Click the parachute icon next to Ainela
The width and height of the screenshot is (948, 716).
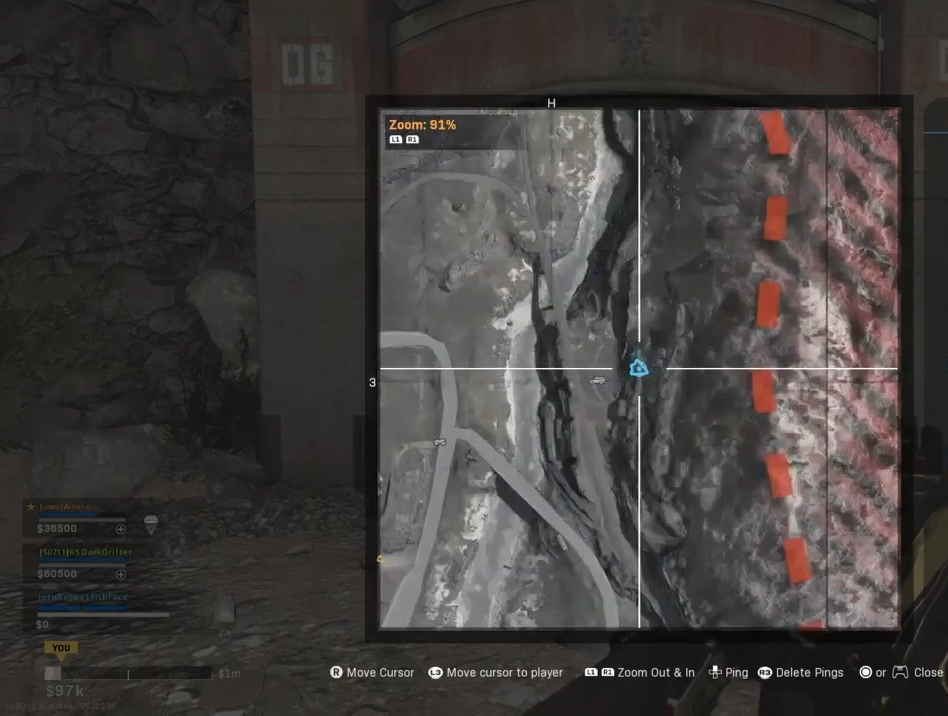[151, 523]
